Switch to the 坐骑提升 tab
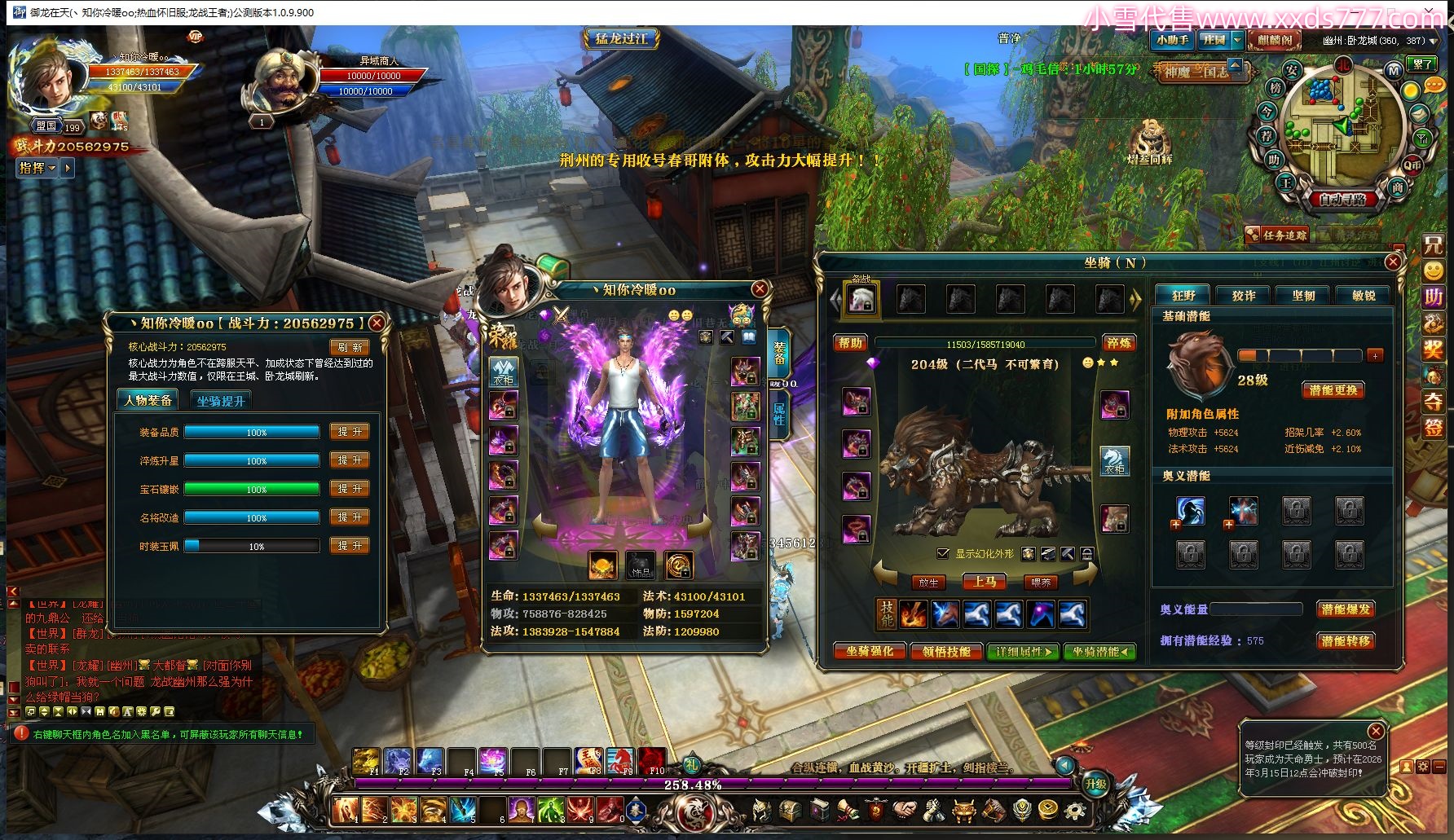 pyautogui.click(x=220, y=401)
